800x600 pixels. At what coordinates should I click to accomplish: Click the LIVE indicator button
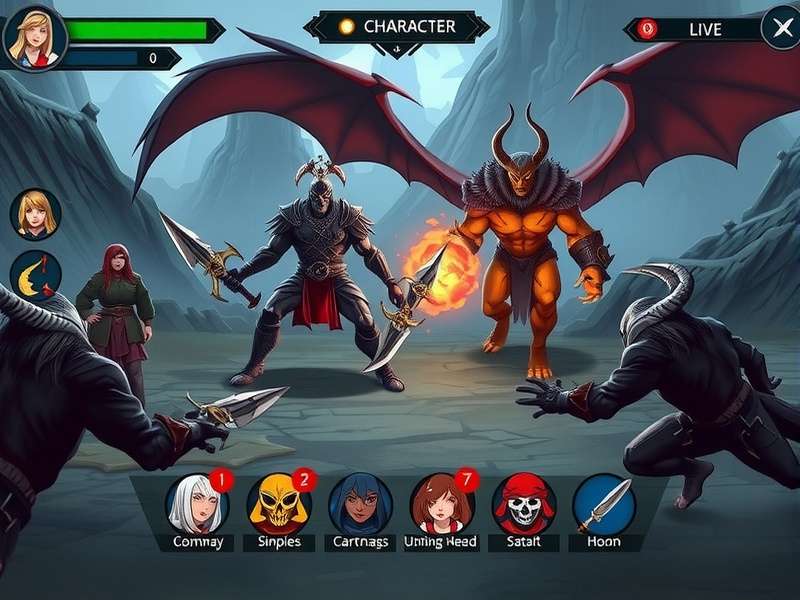tap(693, 29)
